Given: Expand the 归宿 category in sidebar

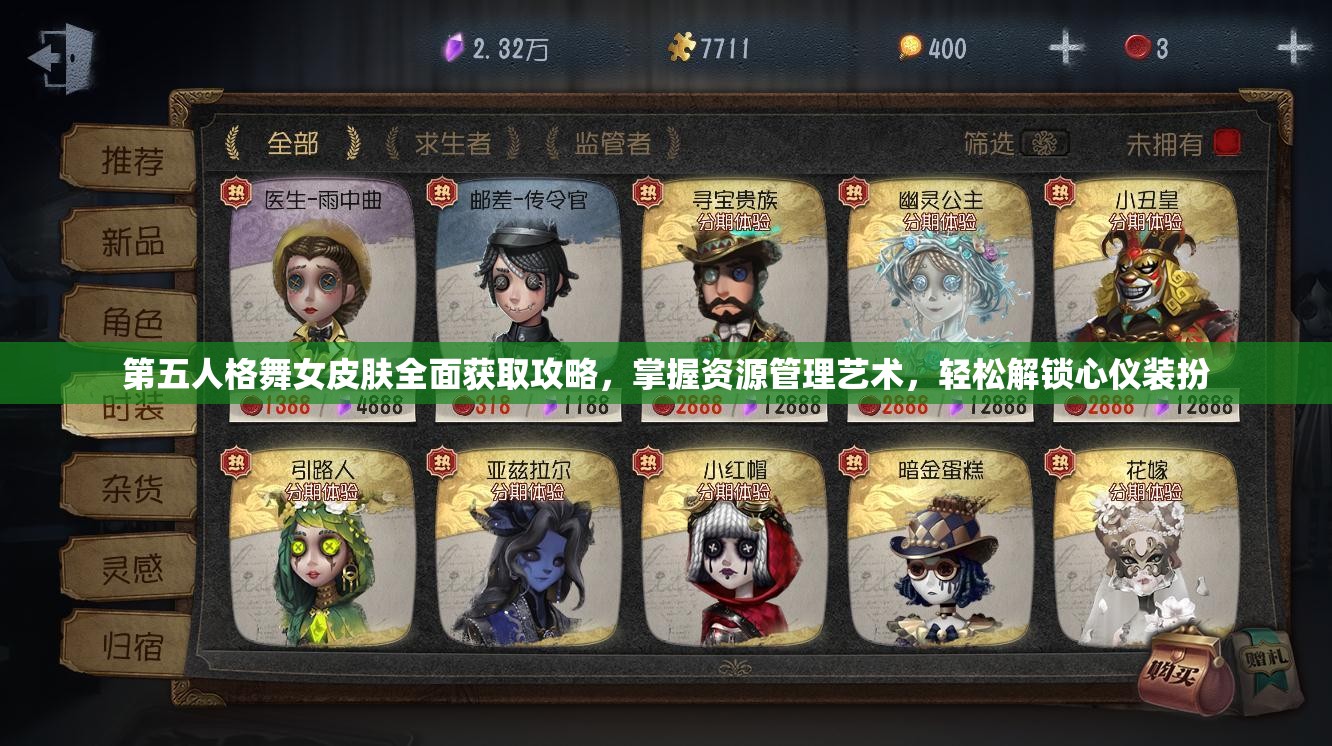Looking at the screenshot, I should (x=131, y=645).
